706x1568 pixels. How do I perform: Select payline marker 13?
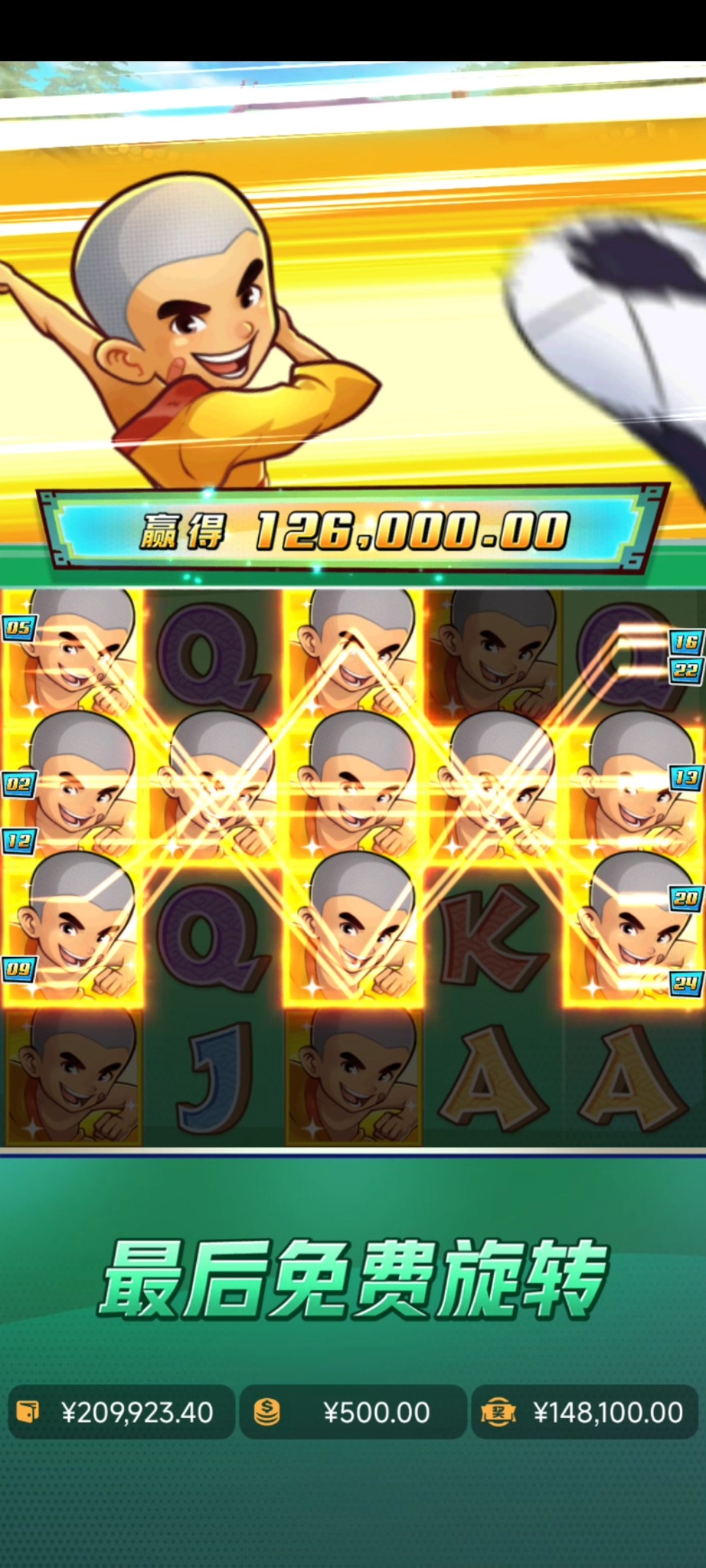point(686,777)
